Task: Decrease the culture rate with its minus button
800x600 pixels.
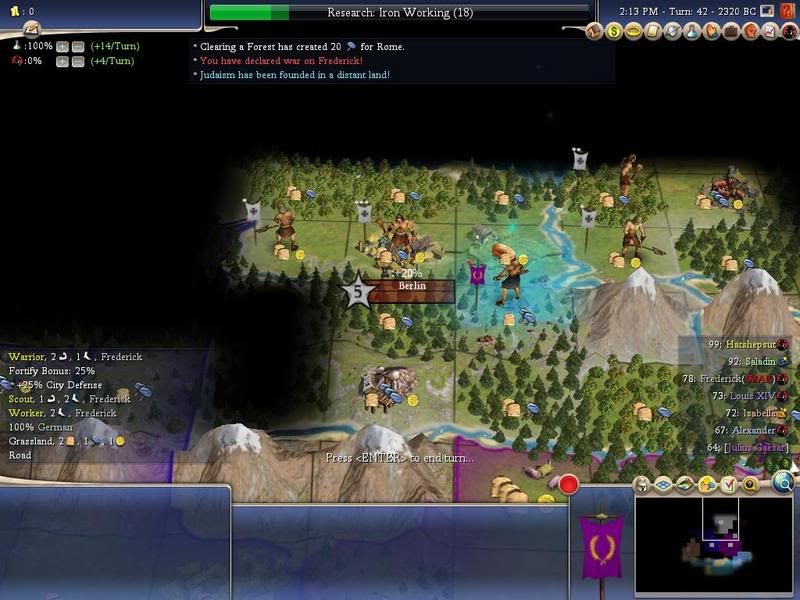Action: pyautogui.click(x=77, y=61)
